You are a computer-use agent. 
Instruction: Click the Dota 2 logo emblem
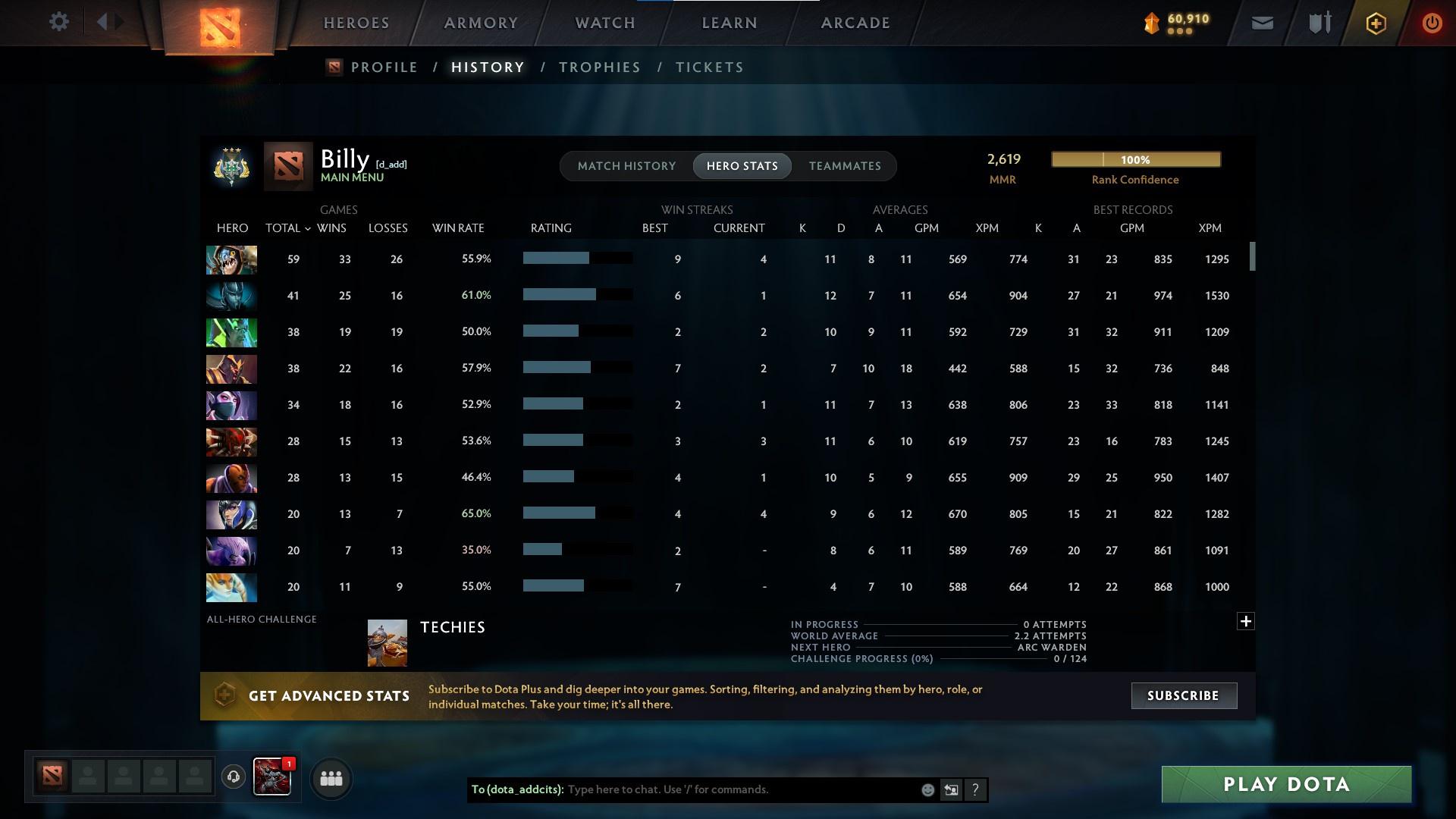tap(219, 27)
